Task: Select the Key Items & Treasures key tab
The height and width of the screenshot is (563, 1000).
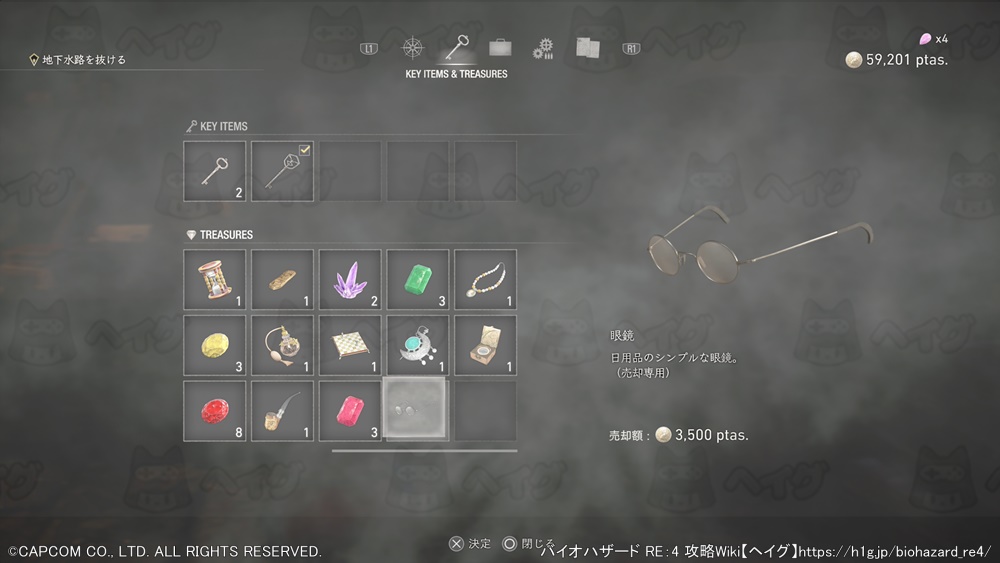Action: click(x=457, y=48)
